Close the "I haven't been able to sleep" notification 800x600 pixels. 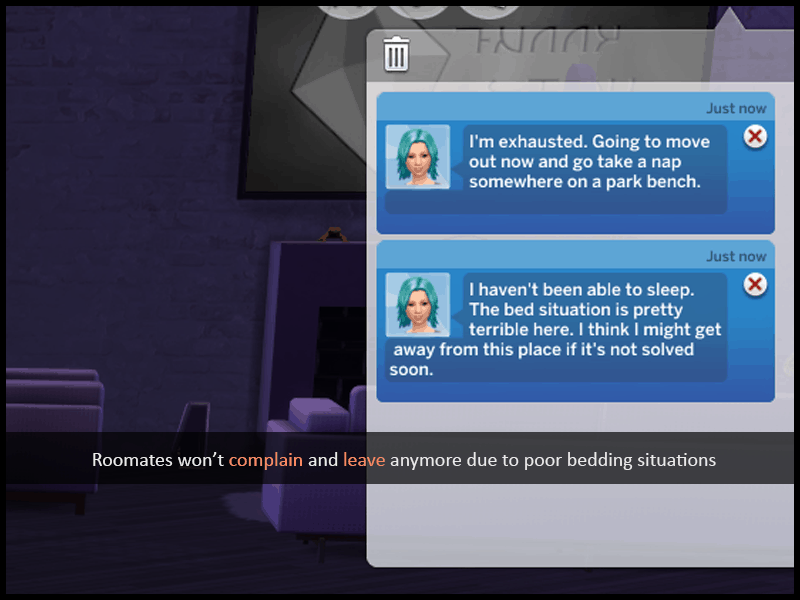click(755, 285)
